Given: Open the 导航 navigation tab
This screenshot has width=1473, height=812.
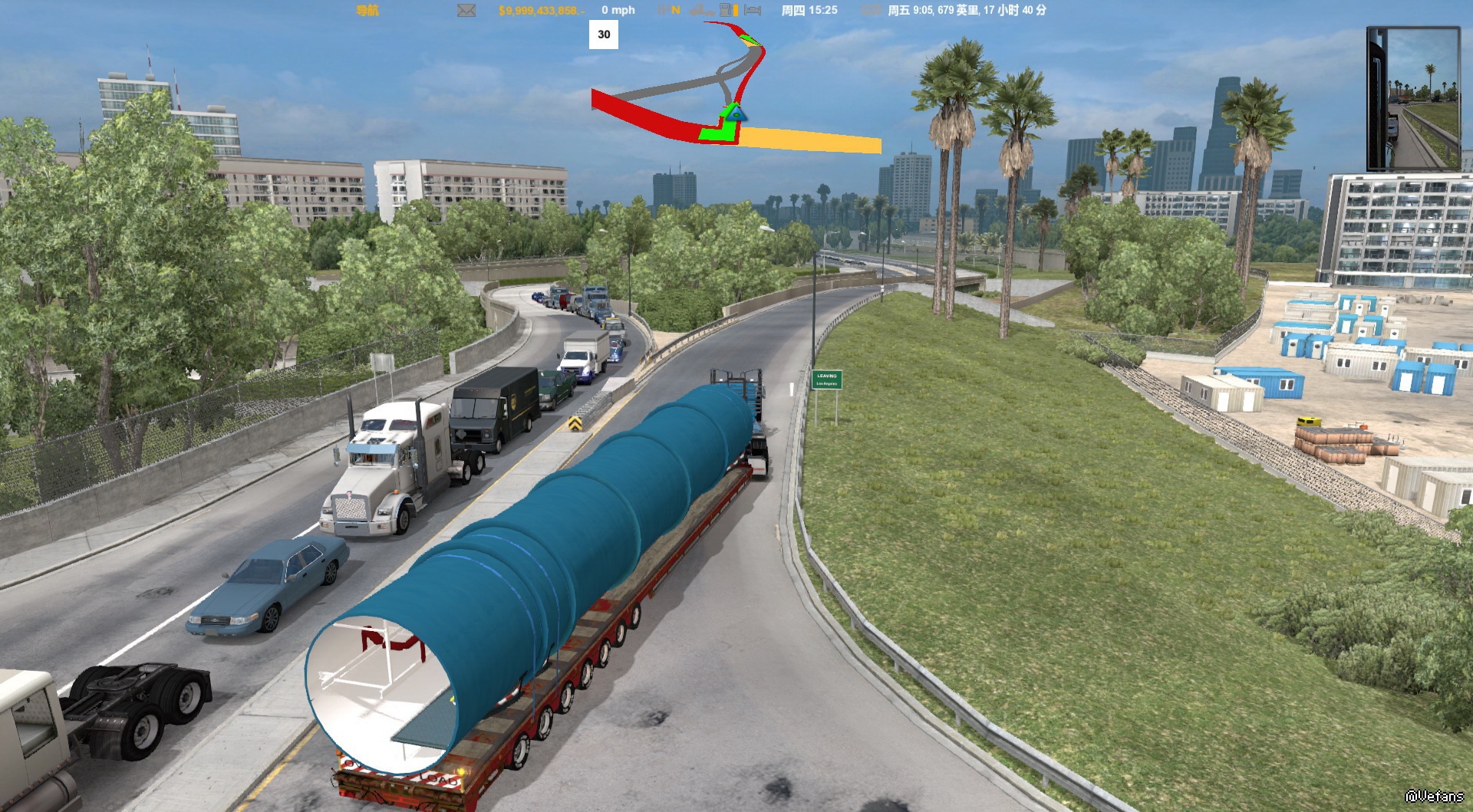Looking at the screenshot, I should coord(367,10).
